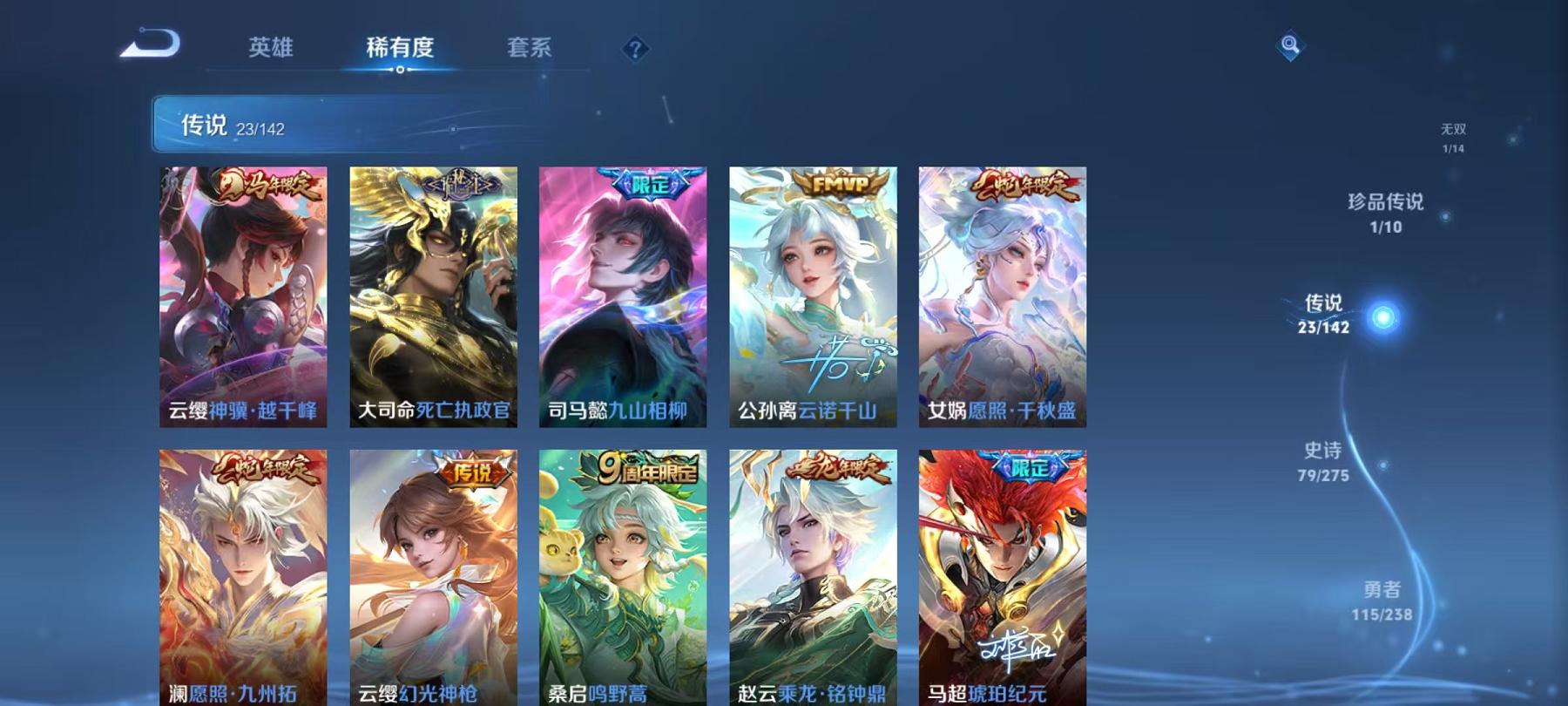Open help via the question mark icon
Image resolution: width=1568 pixels, height=706 pixels.
[635, 50]
